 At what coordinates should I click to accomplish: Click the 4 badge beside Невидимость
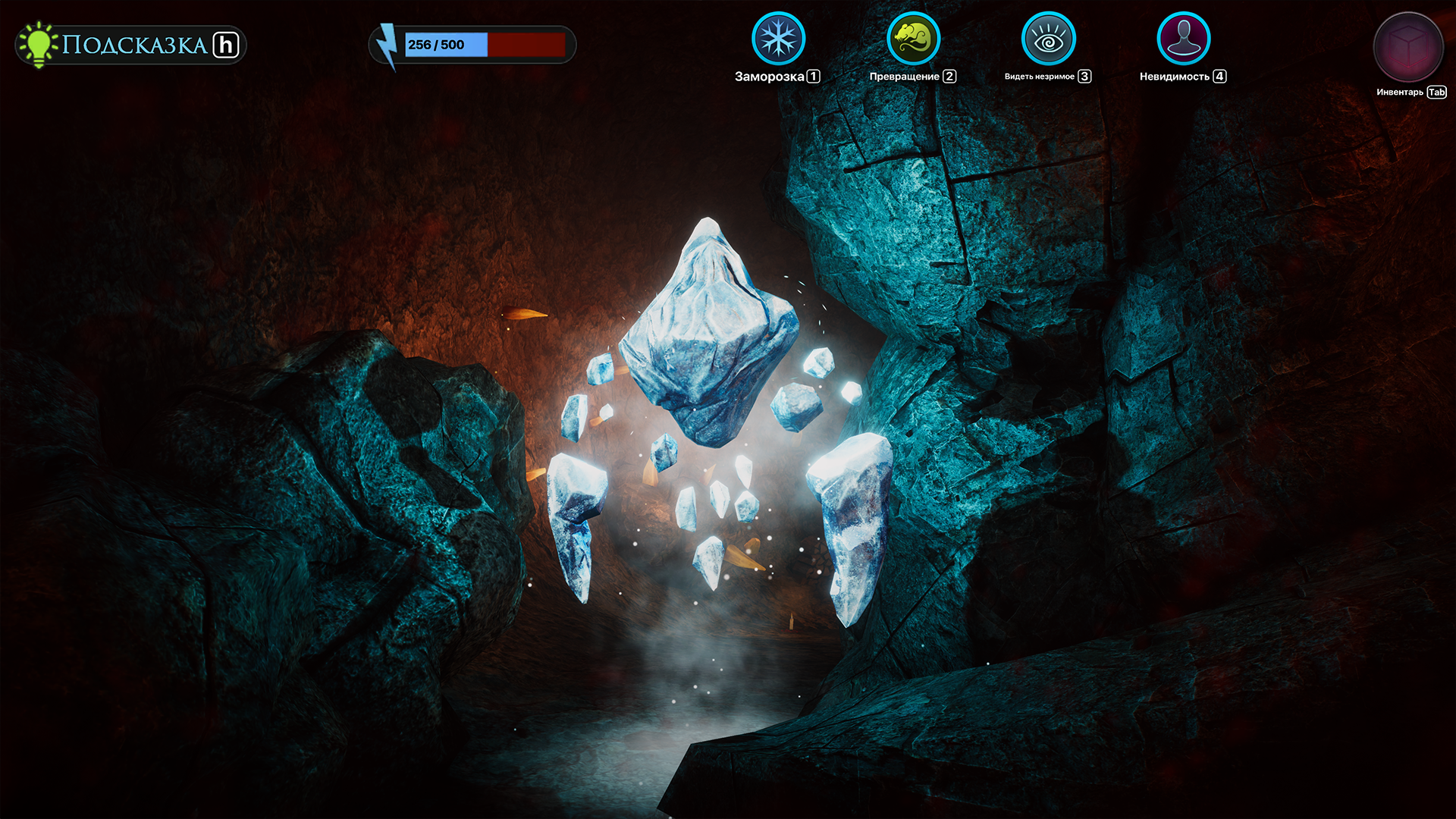coord(1219,76)
